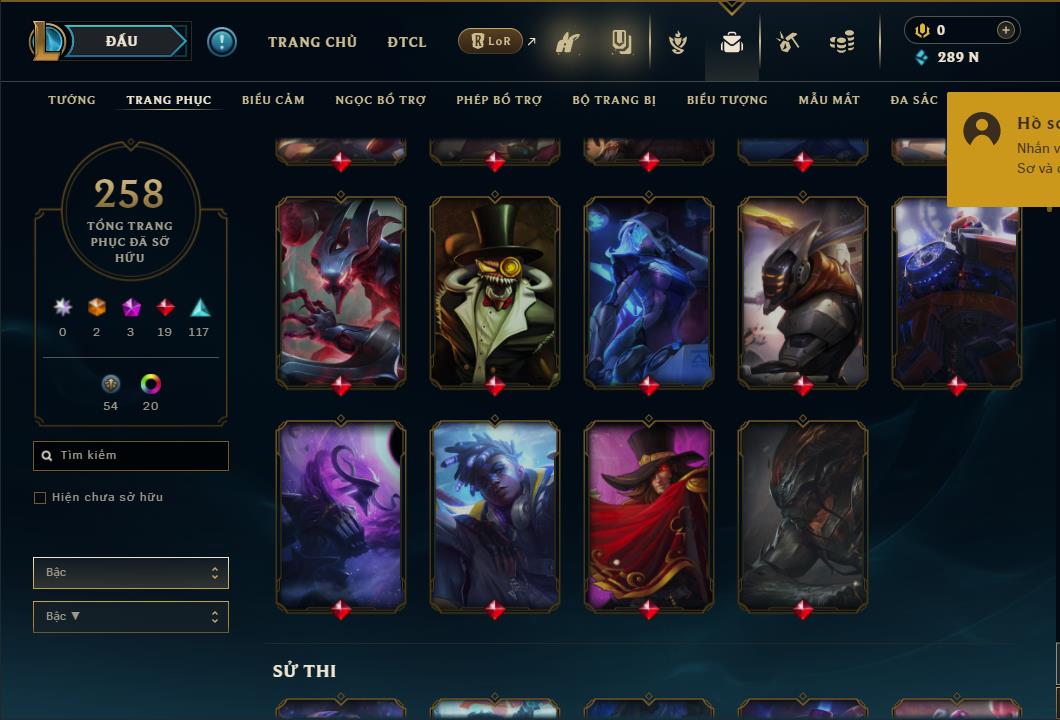Launch the LoR shortcut button
Viewport: 1060px width, 720px height.
491,41
